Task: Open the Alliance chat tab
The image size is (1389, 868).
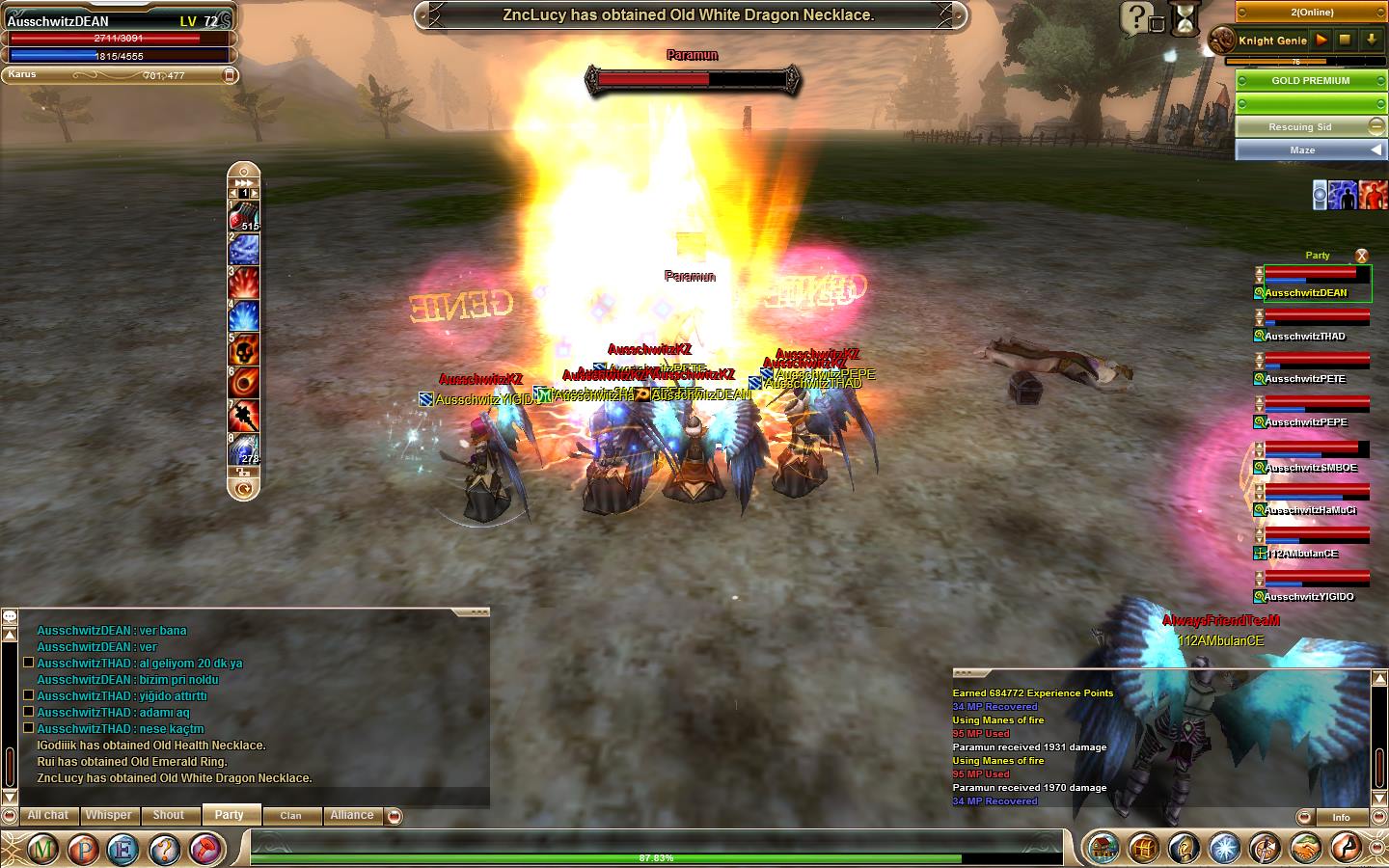Action: click(x=352, y=815)
